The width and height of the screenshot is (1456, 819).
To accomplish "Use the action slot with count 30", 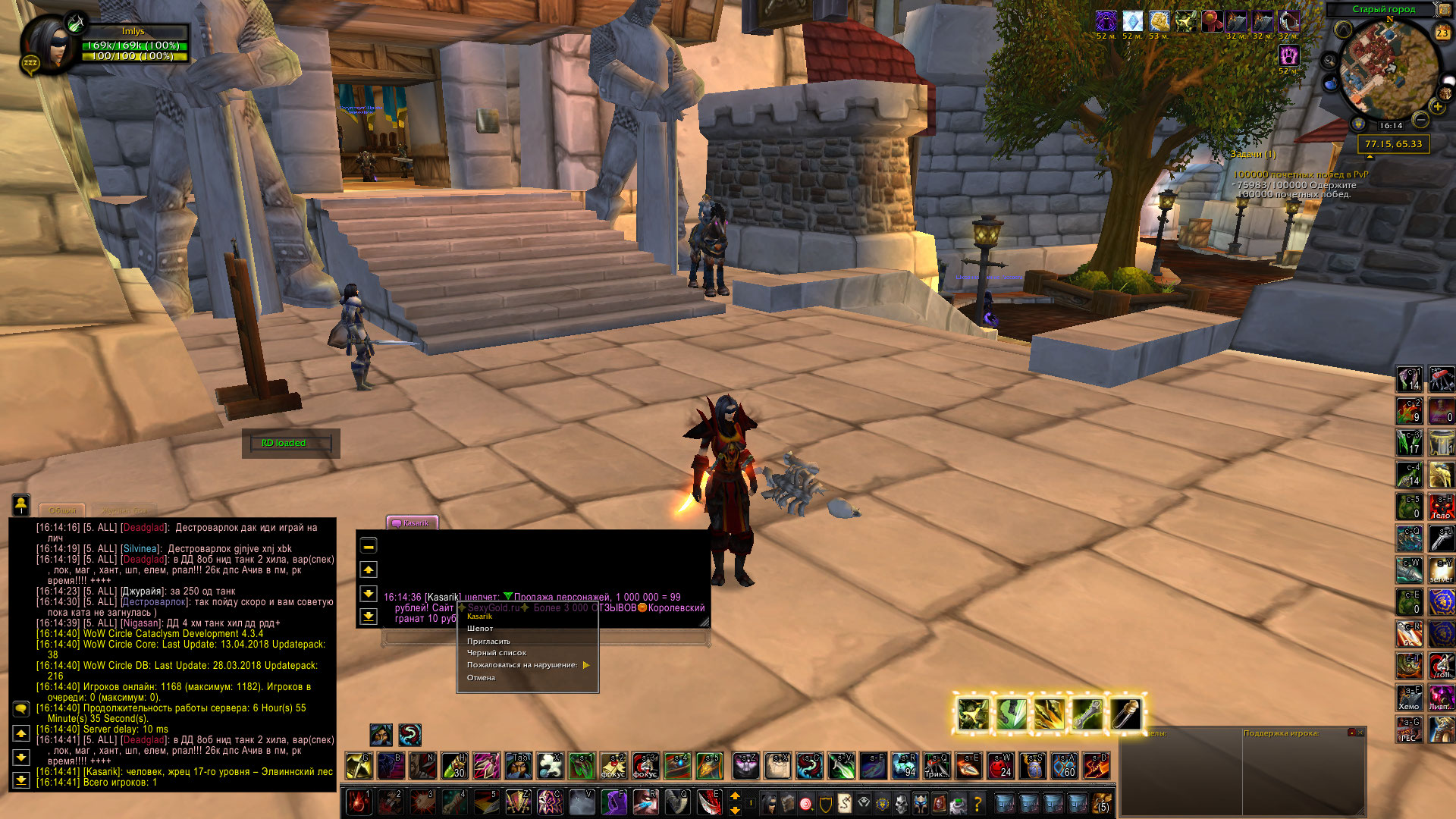I will point(454,766).
